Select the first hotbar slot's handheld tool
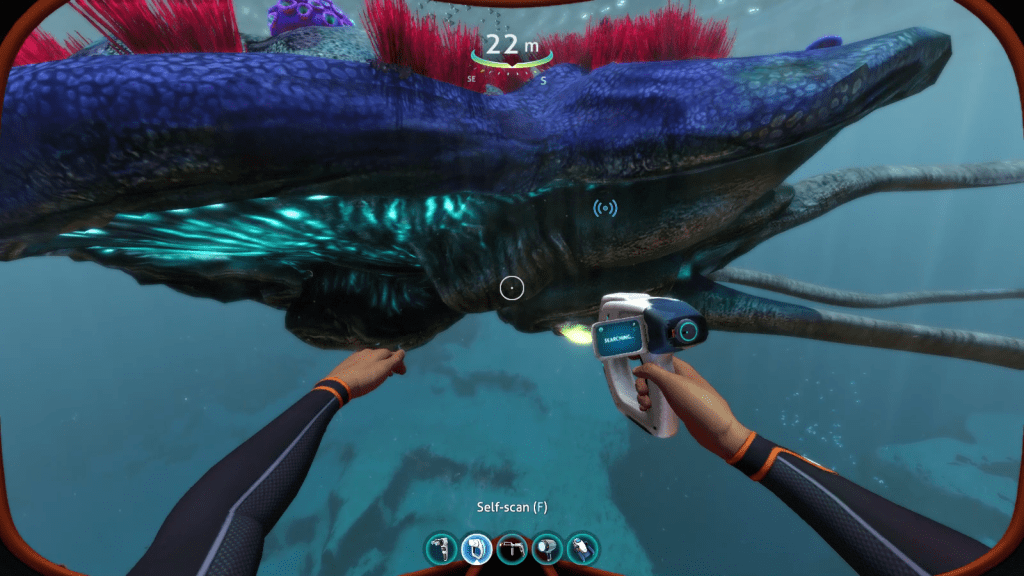Viewport: 1024px width, 576px height. [441, 548]
